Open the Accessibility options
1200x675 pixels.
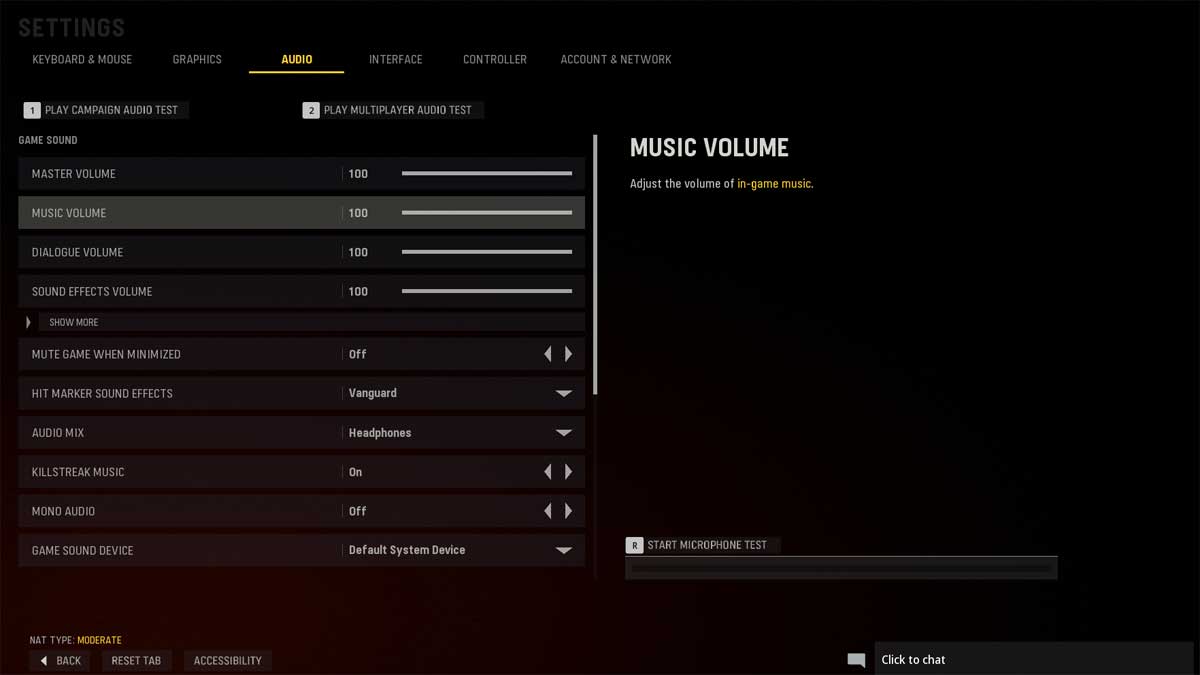point(227,661)
